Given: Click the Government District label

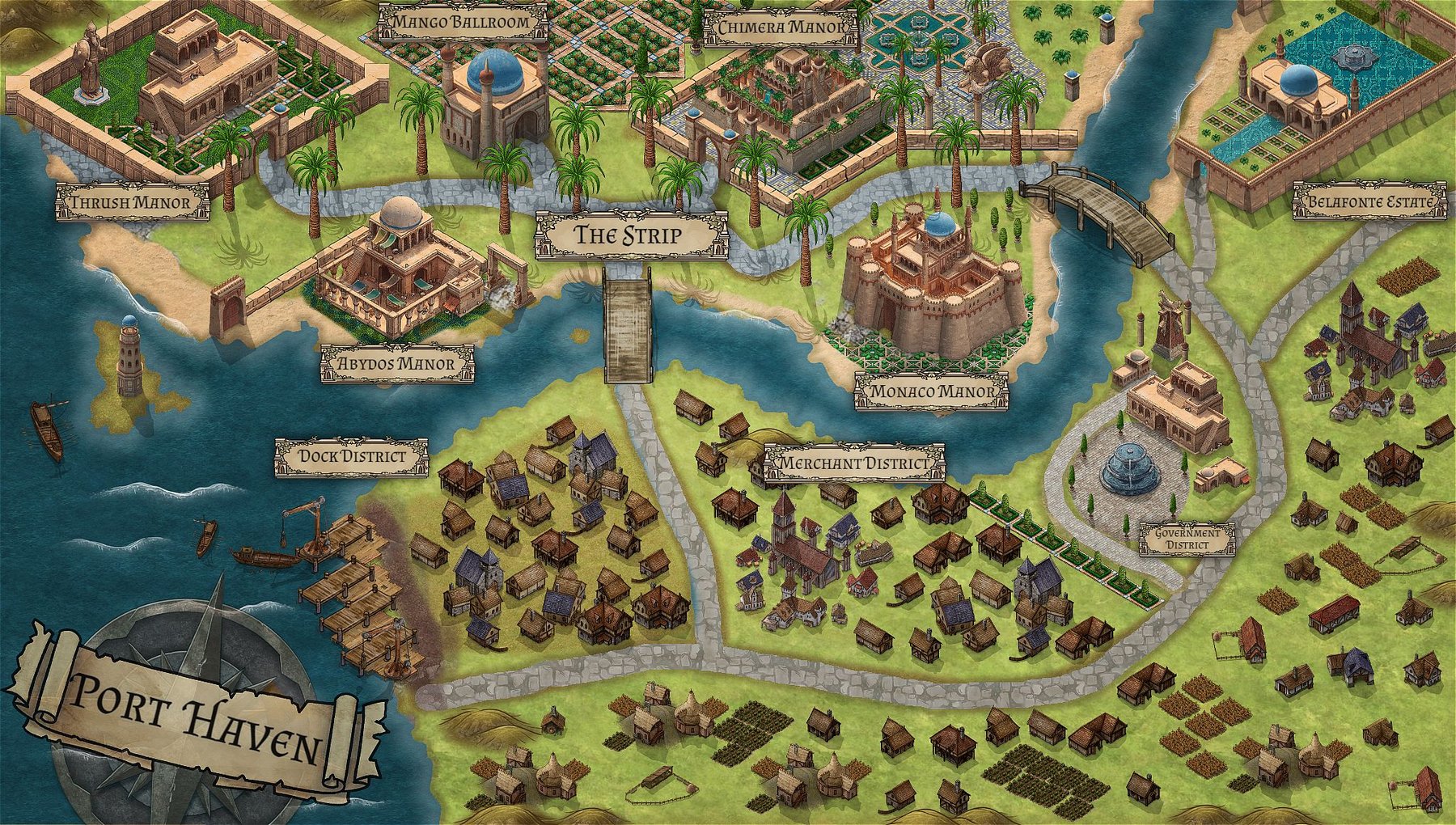Looking at the screenshot, I should pos(1187,539).
